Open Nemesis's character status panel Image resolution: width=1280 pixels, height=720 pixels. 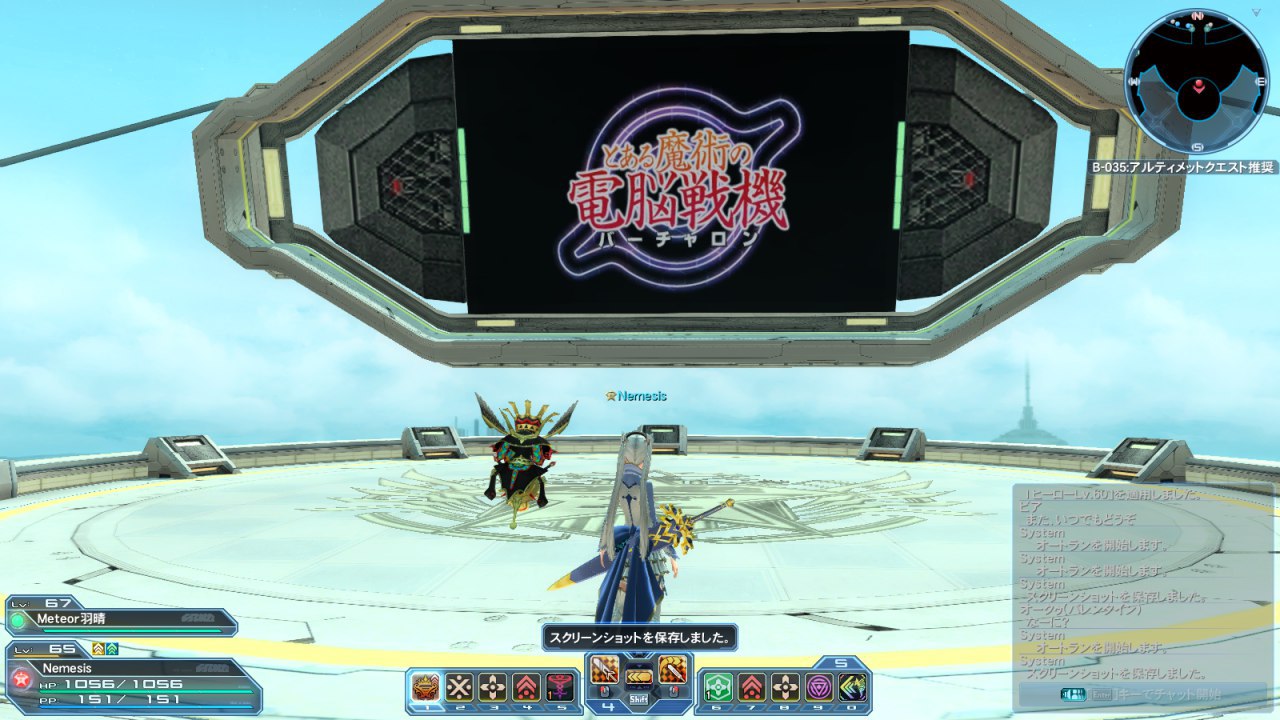coord(132,678)
